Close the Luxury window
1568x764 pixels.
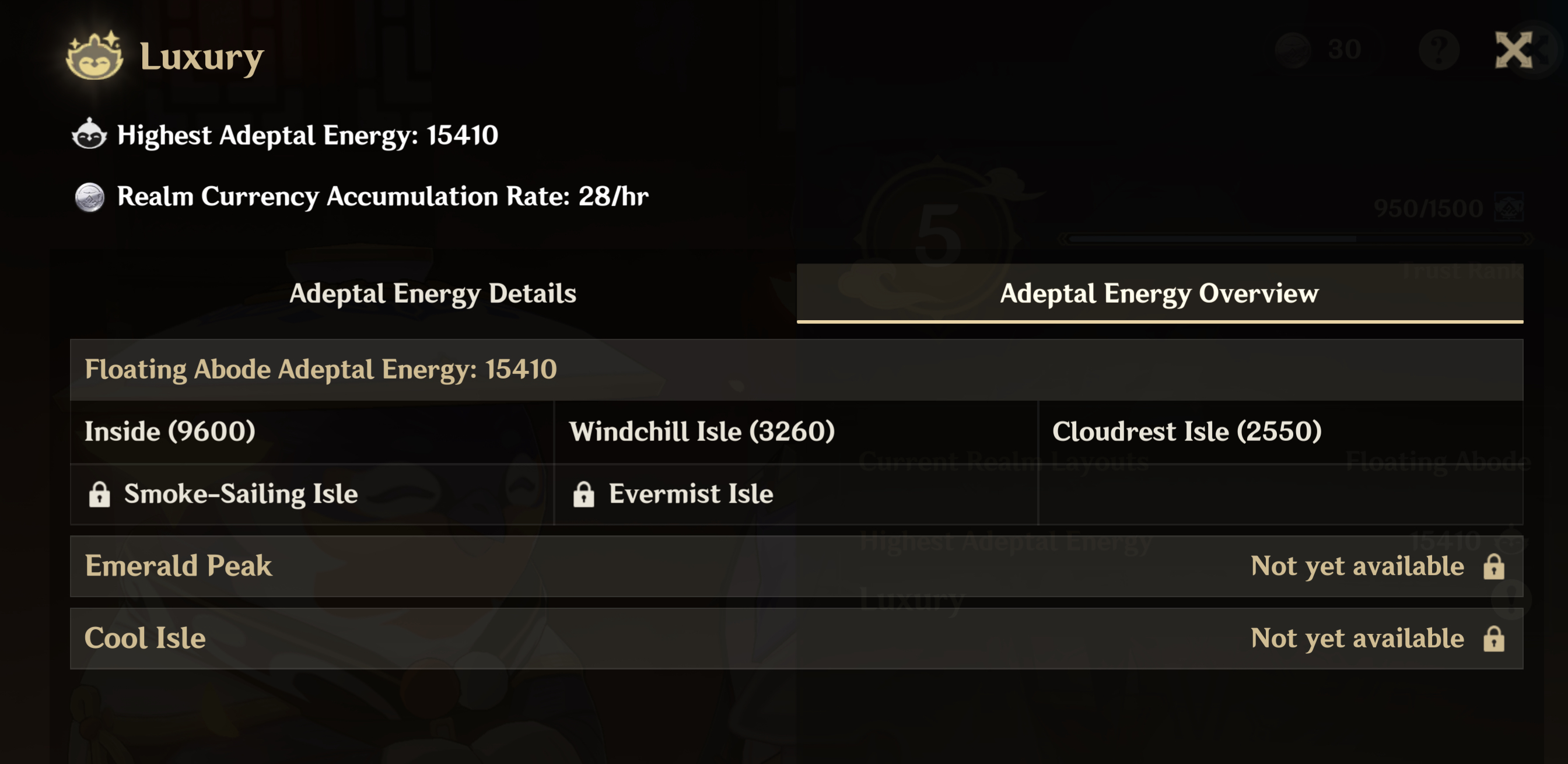(x=1514, y=51)
